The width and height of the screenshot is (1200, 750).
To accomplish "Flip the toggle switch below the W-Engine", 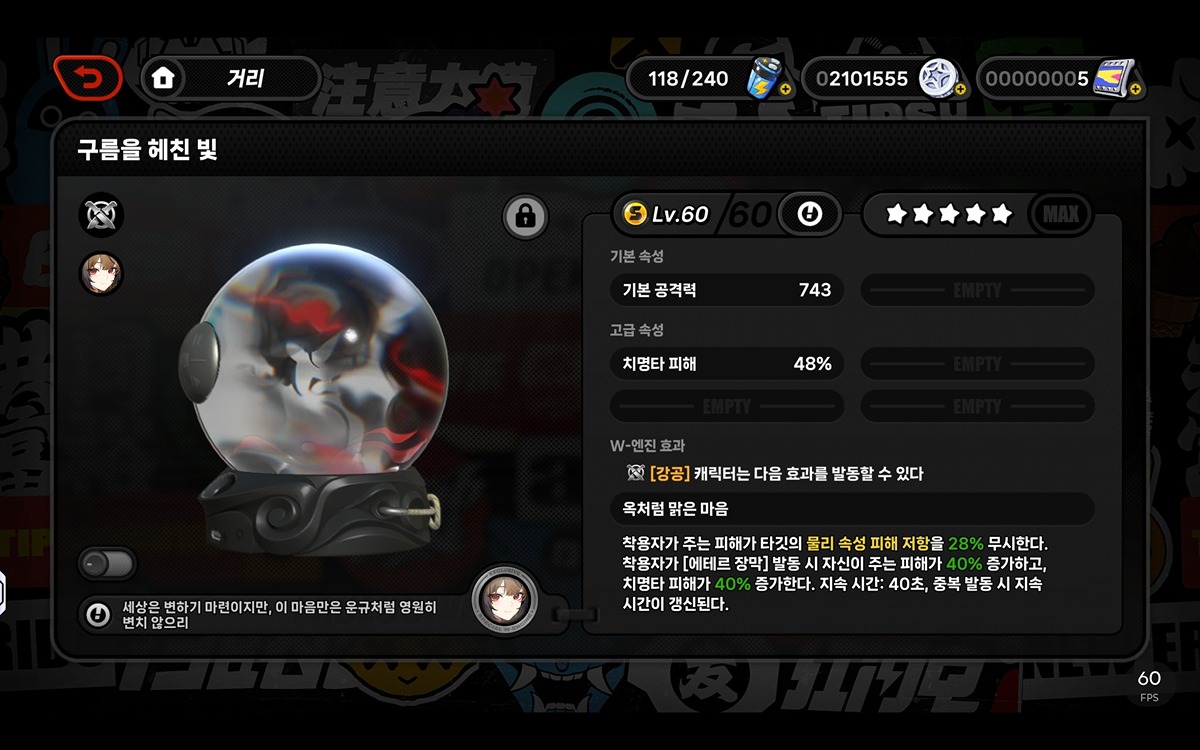I will click(107, 563).
